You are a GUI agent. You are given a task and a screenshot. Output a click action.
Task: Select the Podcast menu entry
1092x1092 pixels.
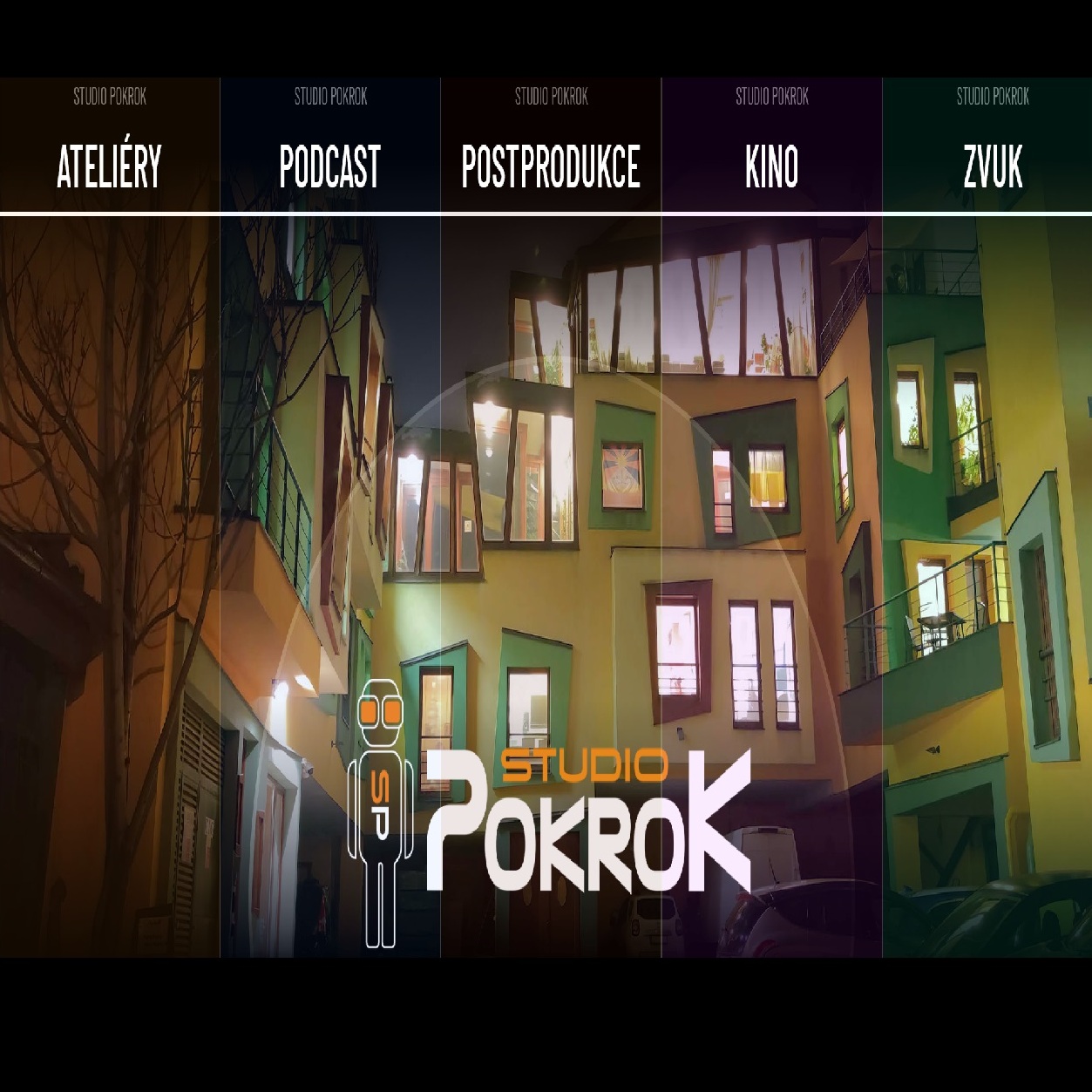(x=330, y=166)
